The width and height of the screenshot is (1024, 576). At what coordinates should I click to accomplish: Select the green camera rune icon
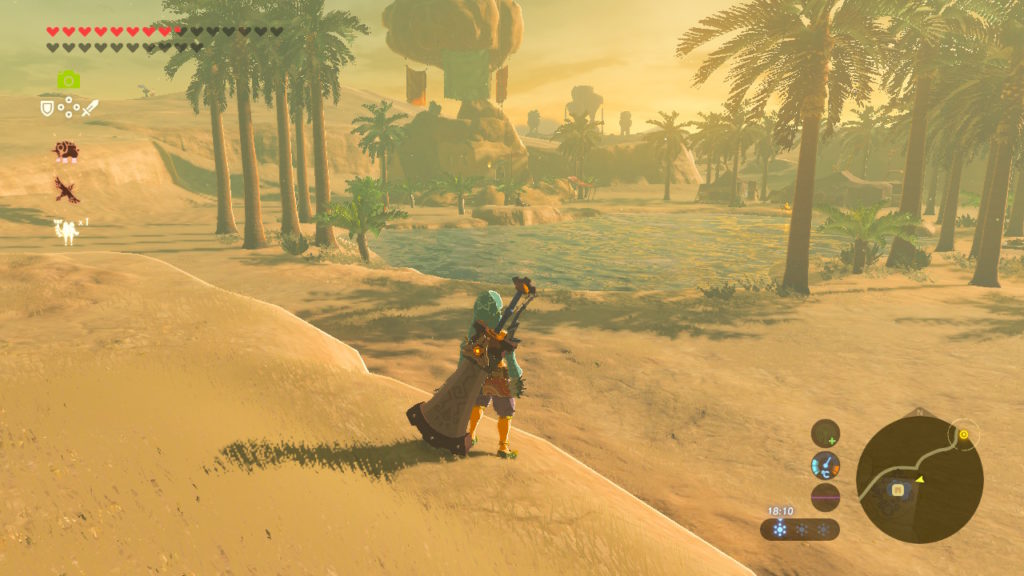click(68, 80)
